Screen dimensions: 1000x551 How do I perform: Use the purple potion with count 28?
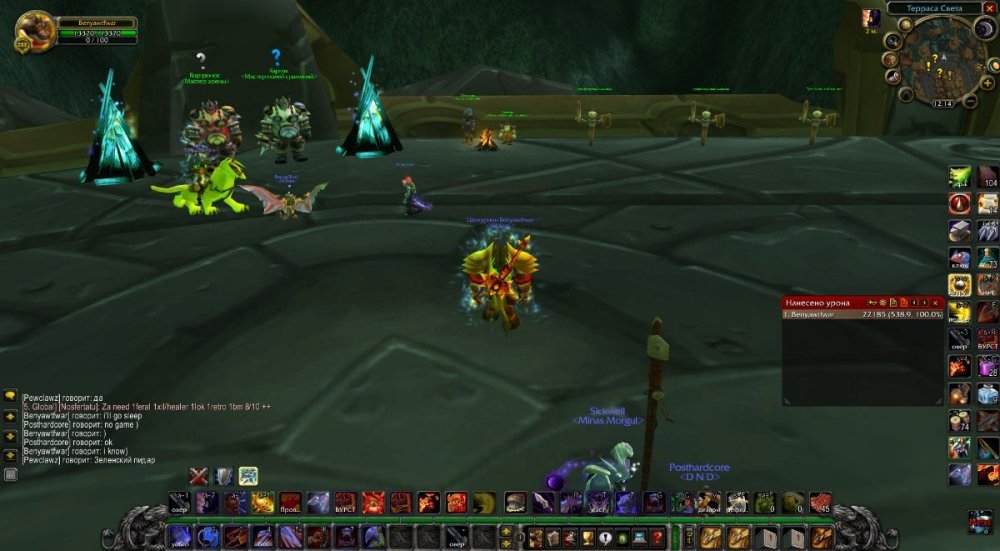(987, 366)
